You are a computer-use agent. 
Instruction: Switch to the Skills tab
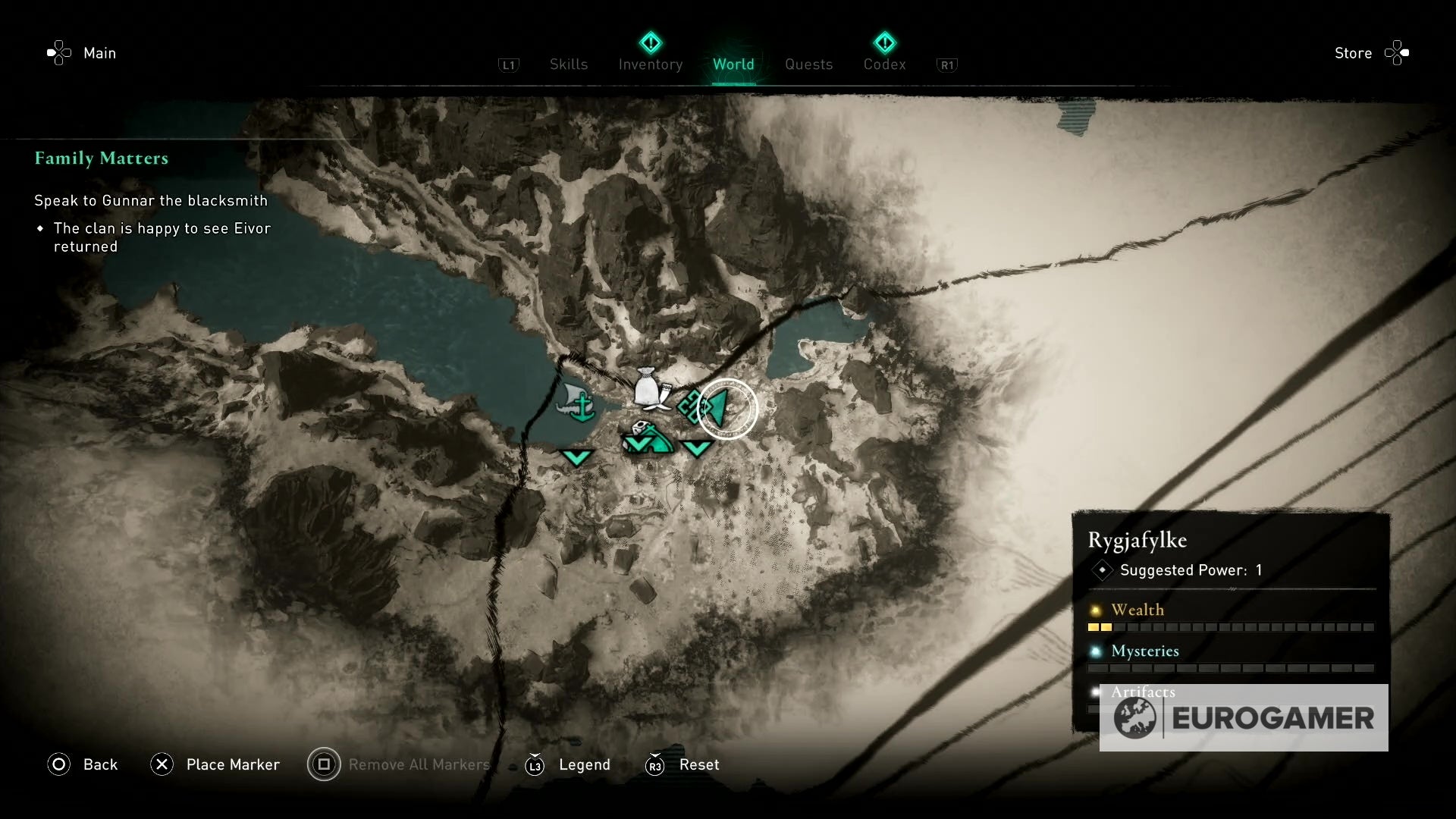568,64
